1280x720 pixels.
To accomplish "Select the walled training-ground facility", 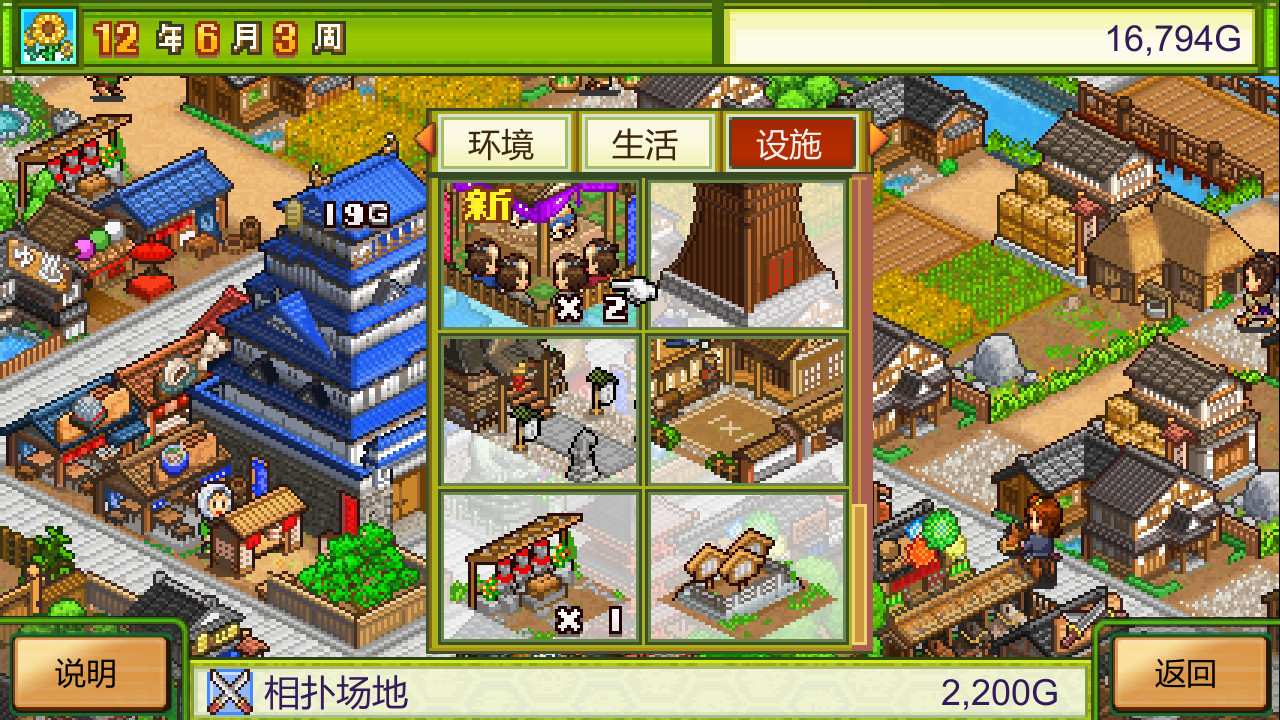I will tap(748, 408).
